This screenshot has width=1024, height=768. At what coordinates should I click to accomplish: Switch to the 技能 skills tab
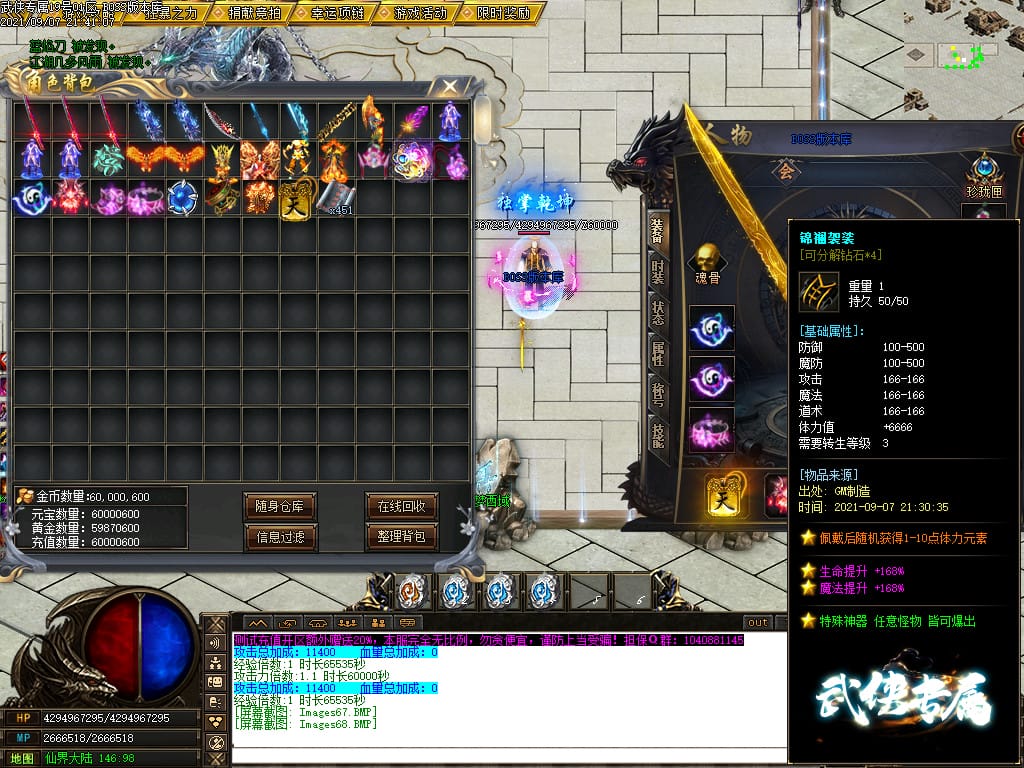(x=657, y=434)
